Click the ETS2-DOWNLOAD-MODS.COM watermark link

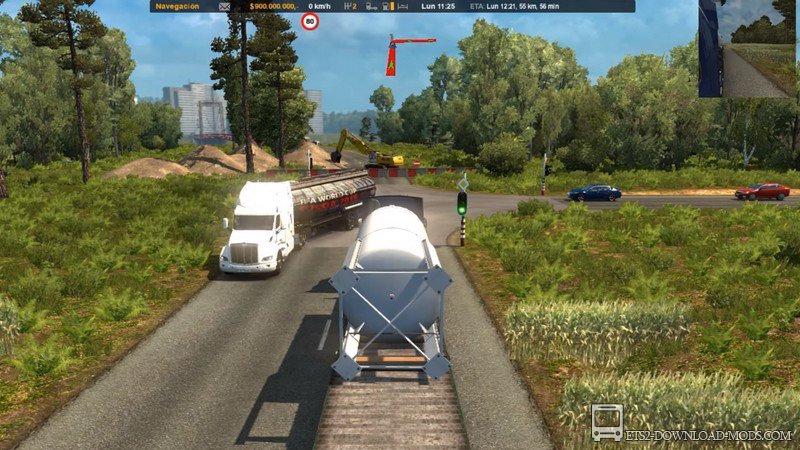click(x=710, y=436)
